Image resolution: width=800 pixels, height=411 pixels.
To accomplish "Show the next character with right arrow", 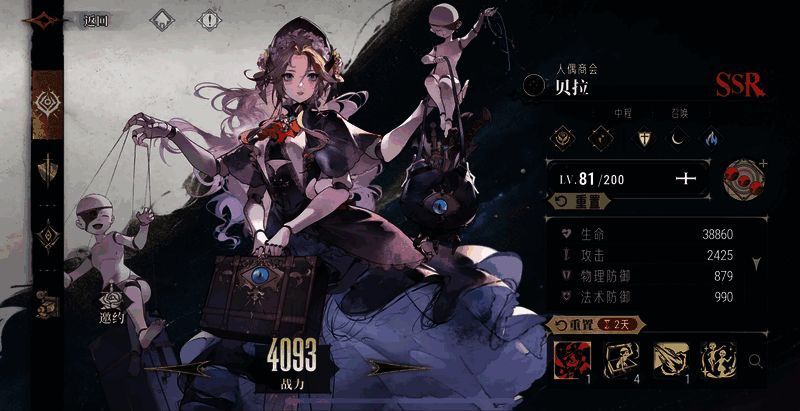I will [x=394, y=368].
